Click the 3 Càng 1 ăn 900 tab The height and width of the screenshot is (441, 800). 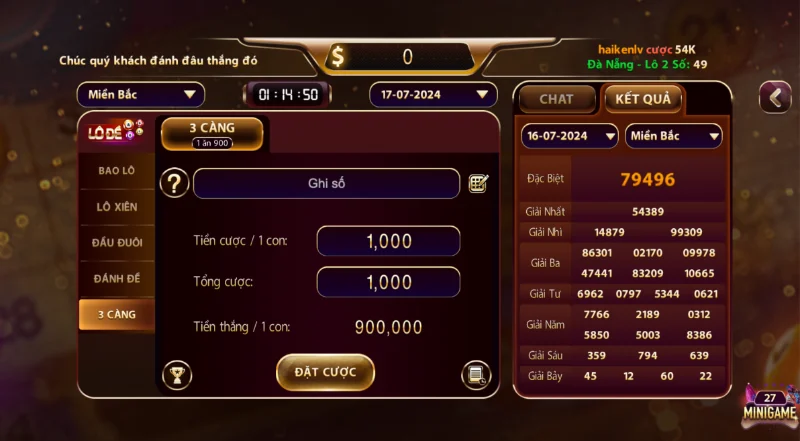[212, 134]
